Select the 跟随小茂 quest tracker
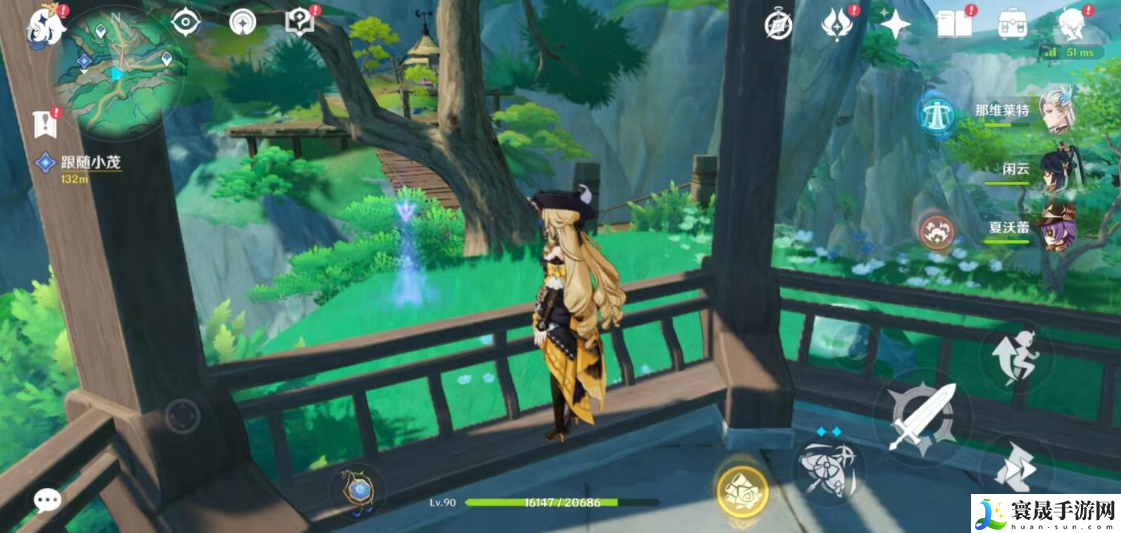 pos(80,163)
